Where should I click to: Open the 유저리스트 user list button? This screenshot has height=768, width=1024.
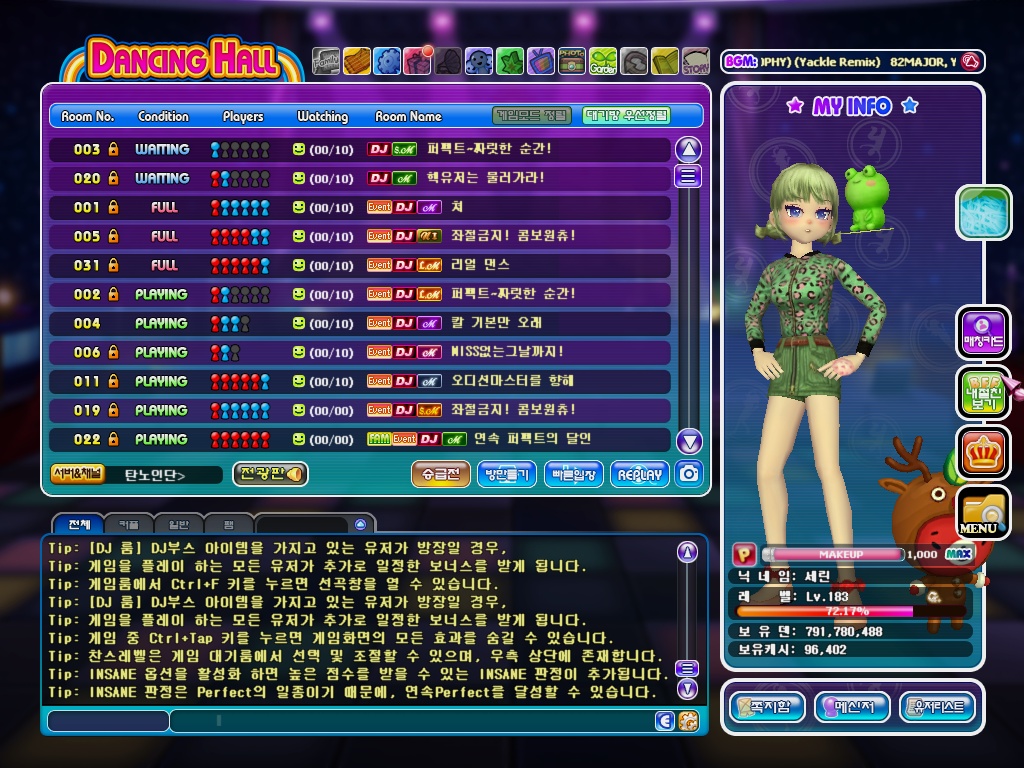click(937, 708)
